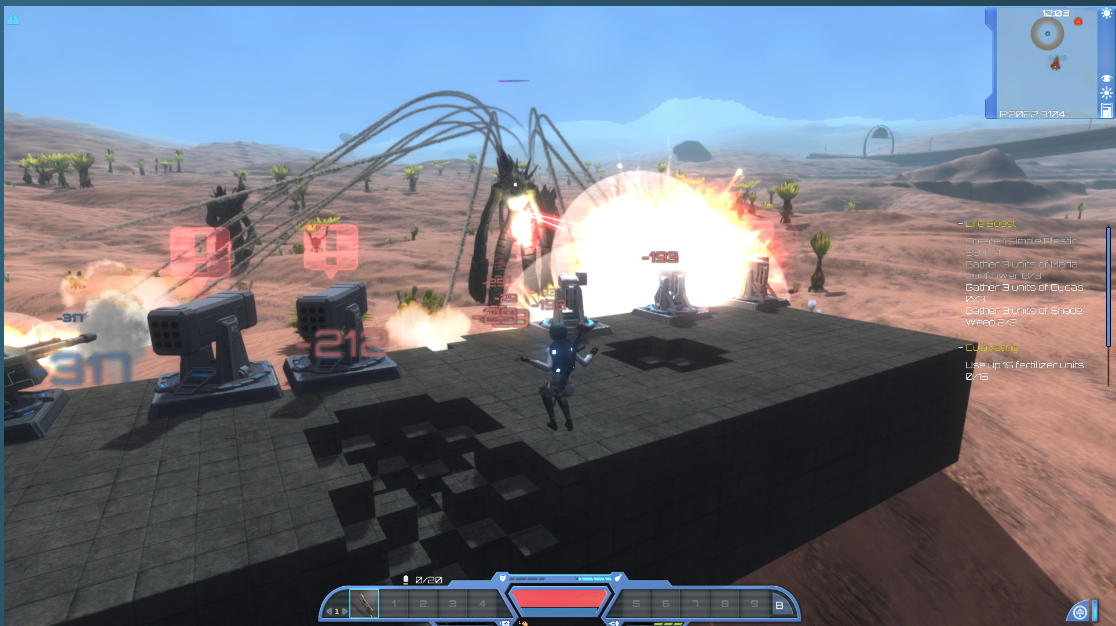Screen dimensions: 1116x626
Task: Click the small triangle icon in top-left corner
Action: click(x=13, y=18)
